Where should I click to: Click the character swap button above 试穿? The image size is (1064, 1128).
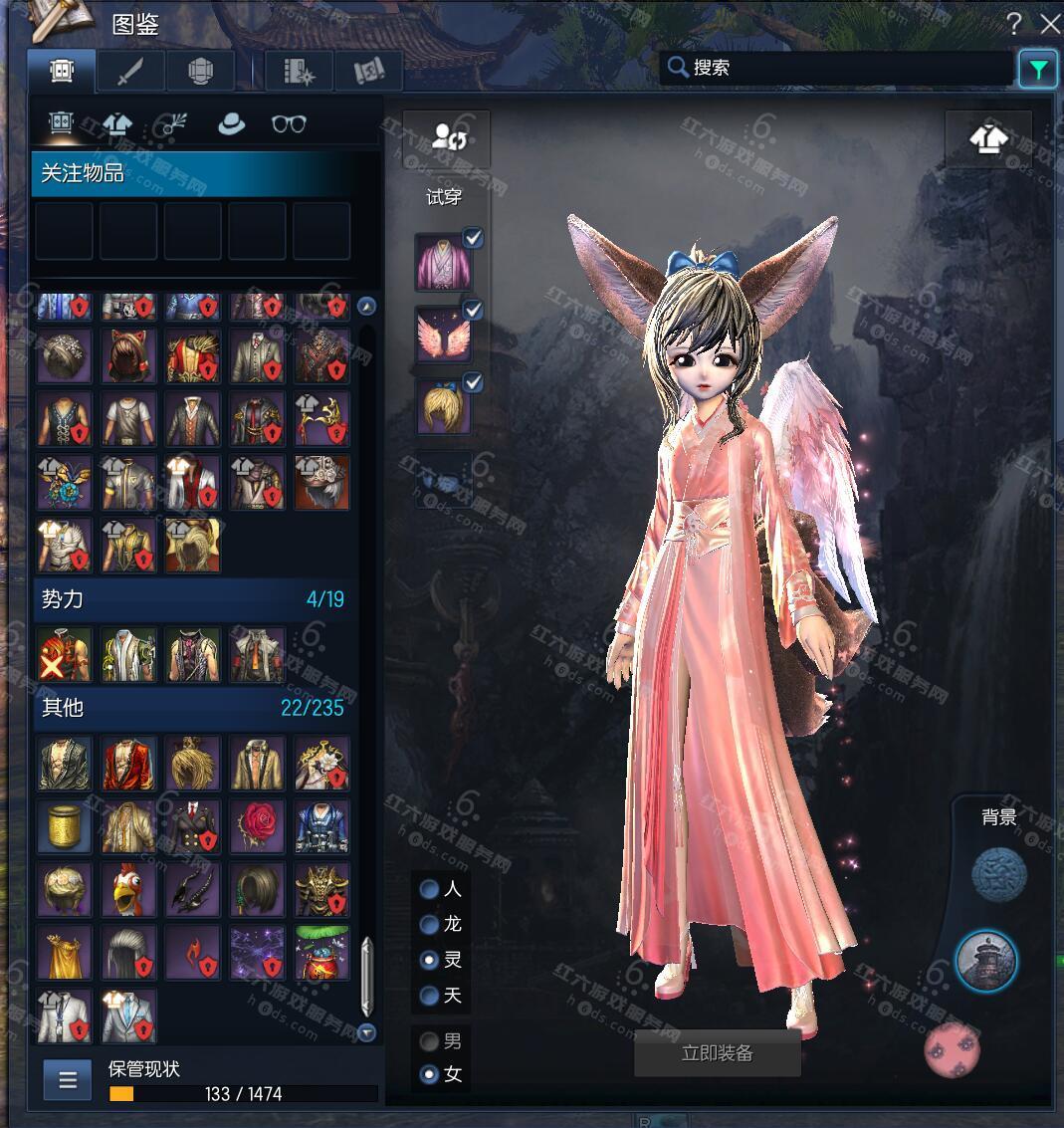point(449,137)
